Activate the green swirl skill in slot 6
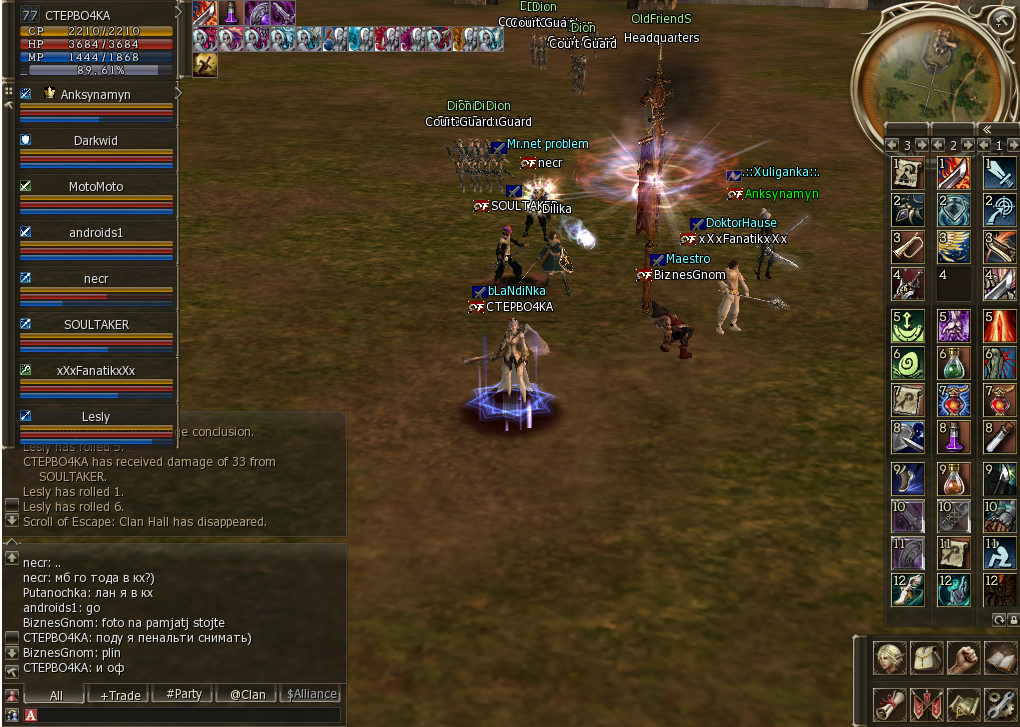Image resolution: width=1020 pixels, height=727 pixels. (x=908, y=361)
